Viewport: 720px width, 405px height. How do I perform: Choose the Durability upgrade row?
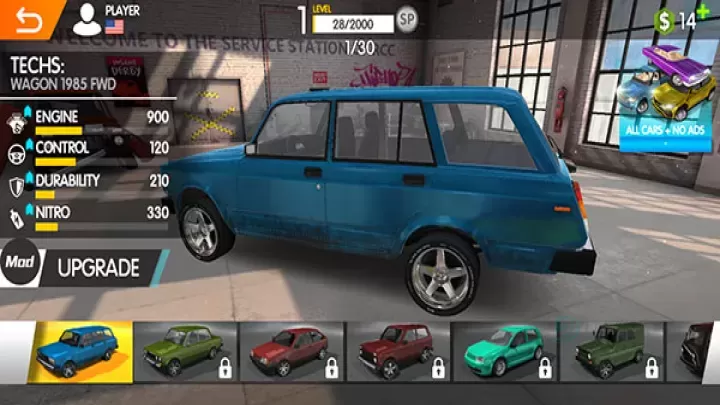pos(88,185)
